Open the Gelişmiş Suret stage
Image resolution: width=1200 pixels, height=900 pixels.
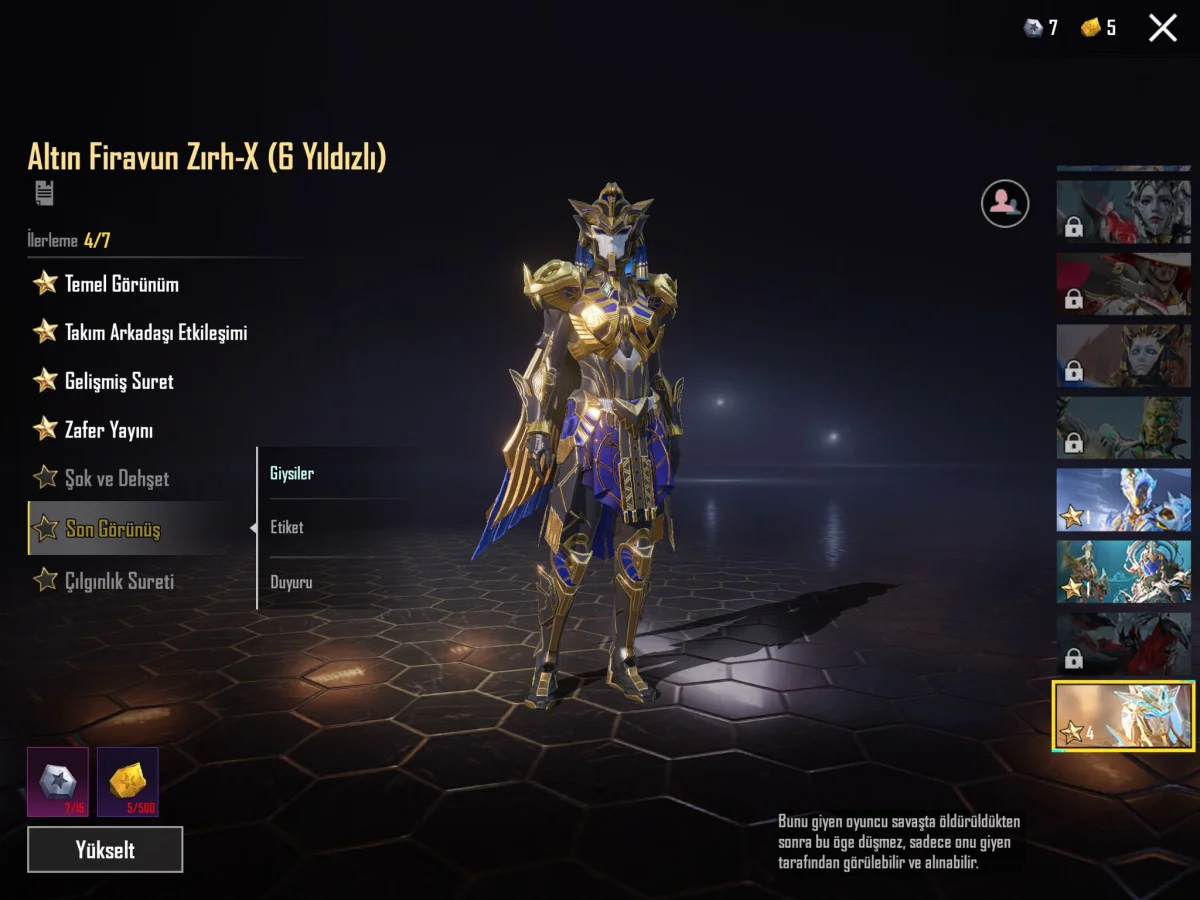coord(118,382)
